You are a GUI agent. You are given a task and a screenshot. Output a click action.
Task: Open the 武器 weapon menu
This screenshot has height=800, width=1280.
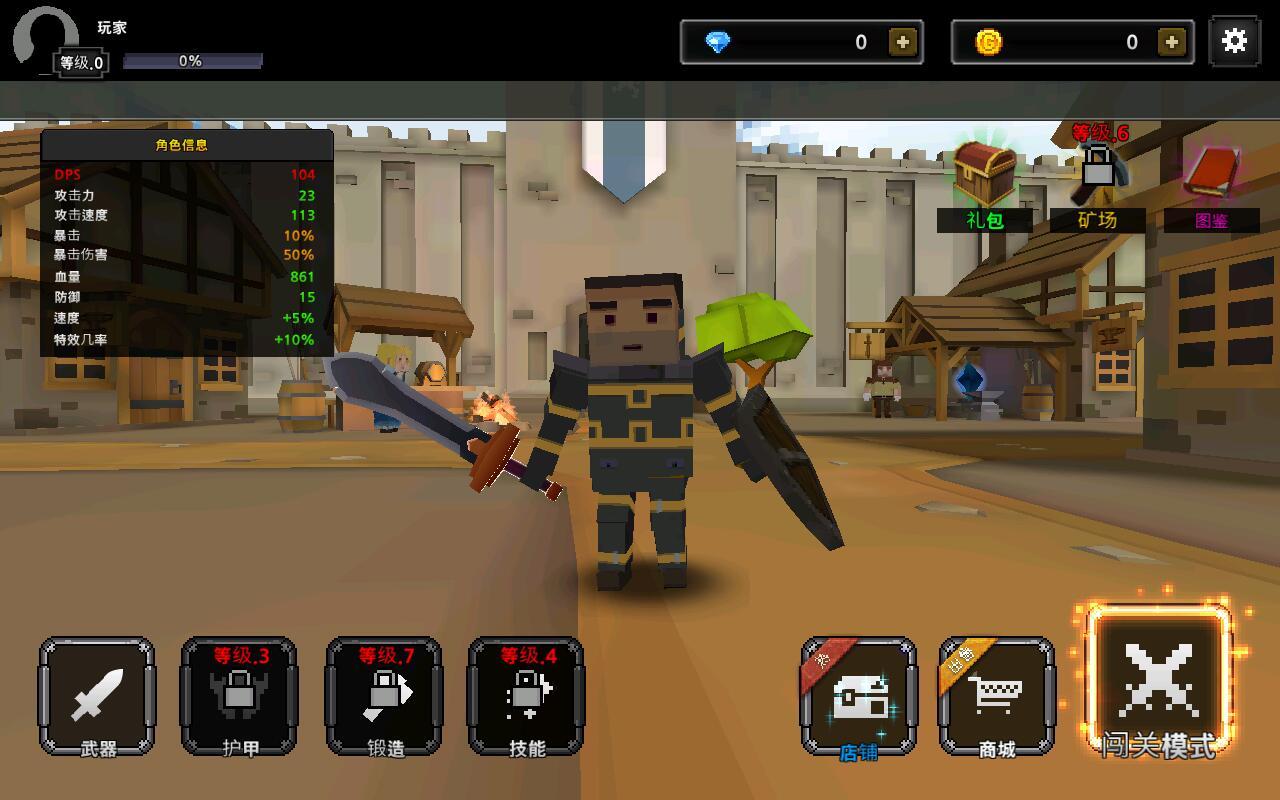click(97, 696)
